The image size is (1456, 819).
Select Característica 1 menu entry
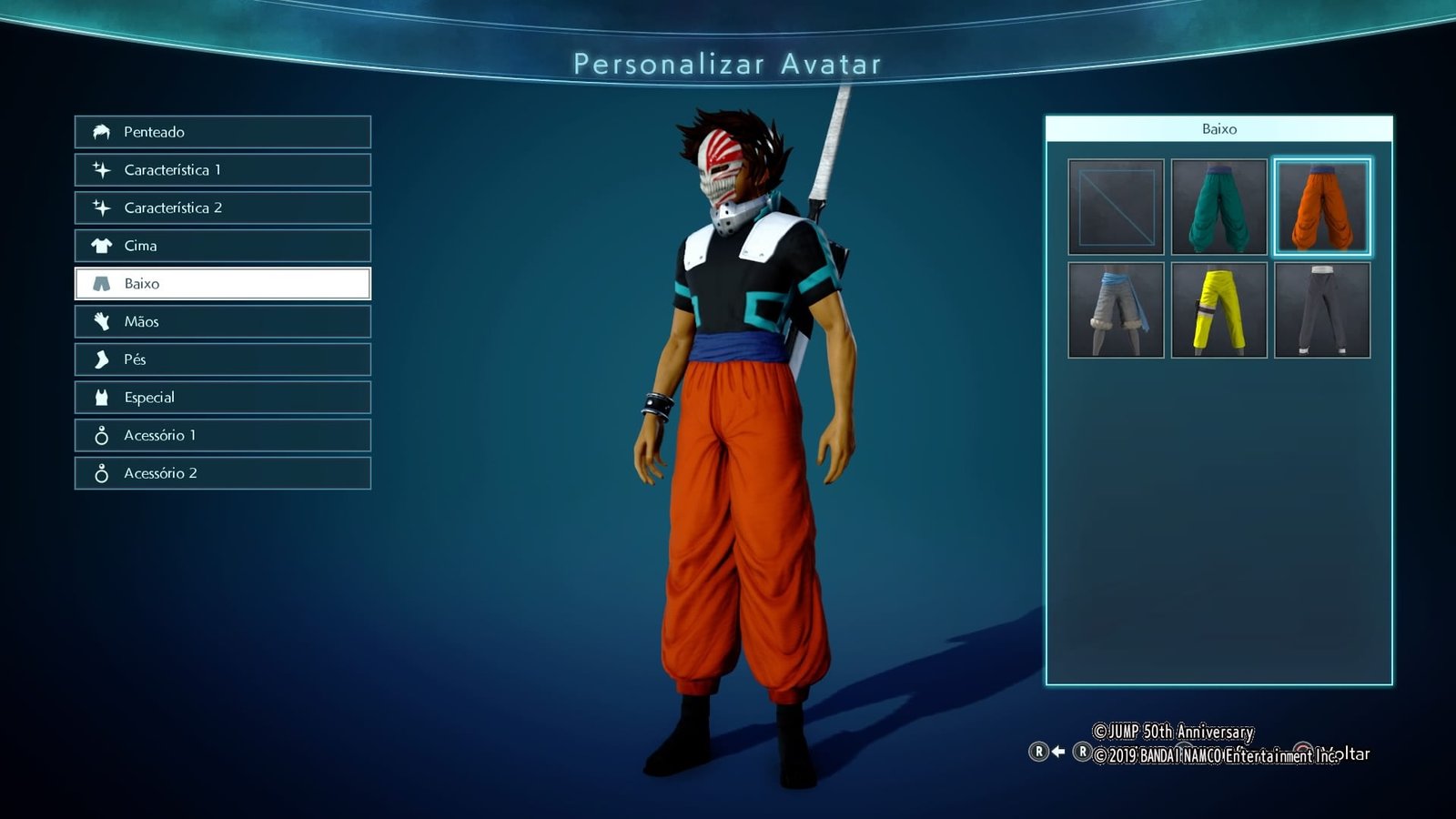pyautogui.click(x=223, y=170)
